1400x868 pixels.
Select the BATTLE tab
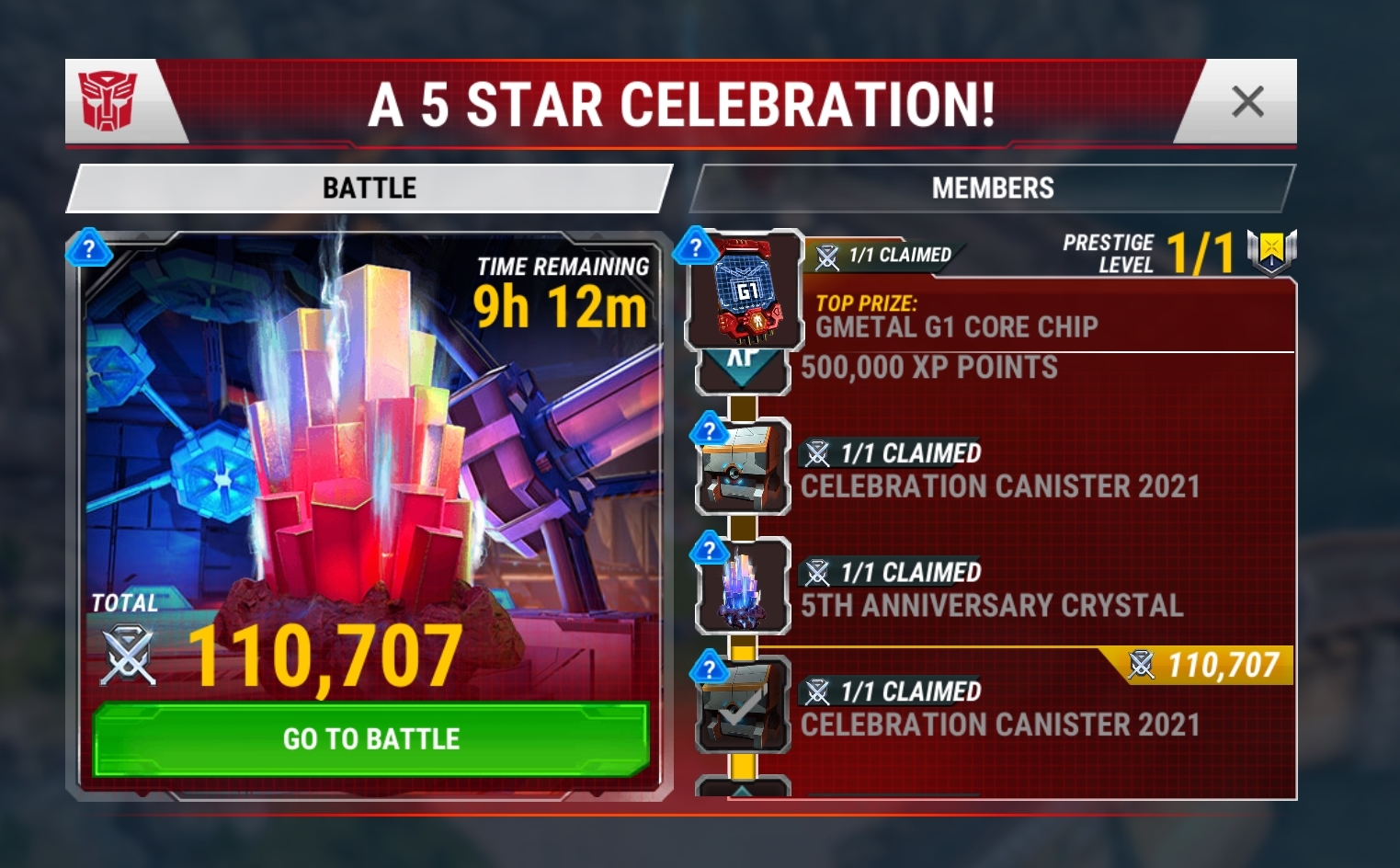[x=368, y=188]
